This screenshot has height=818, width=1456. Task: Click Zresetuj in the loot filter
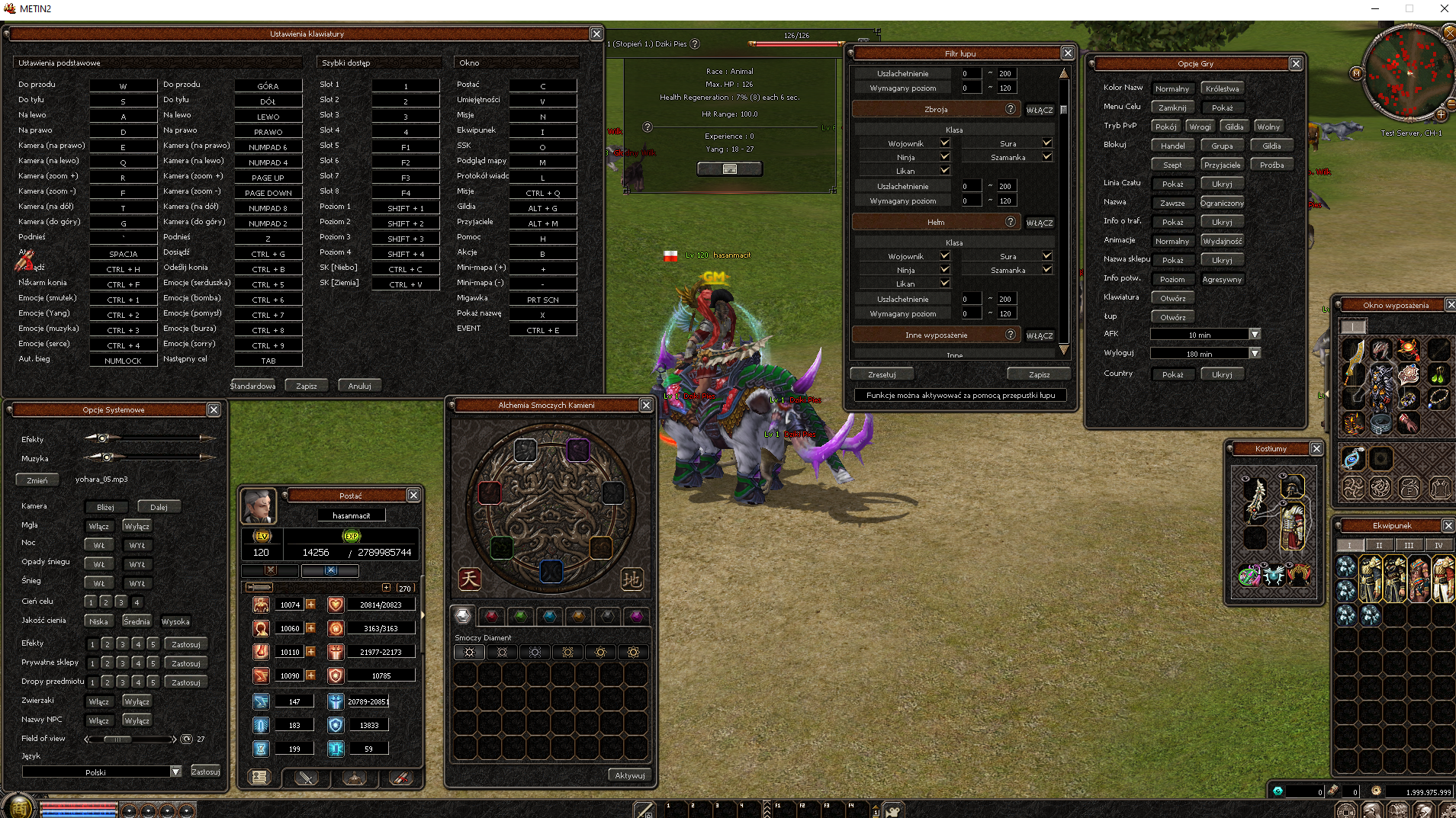tap(882, 374)
